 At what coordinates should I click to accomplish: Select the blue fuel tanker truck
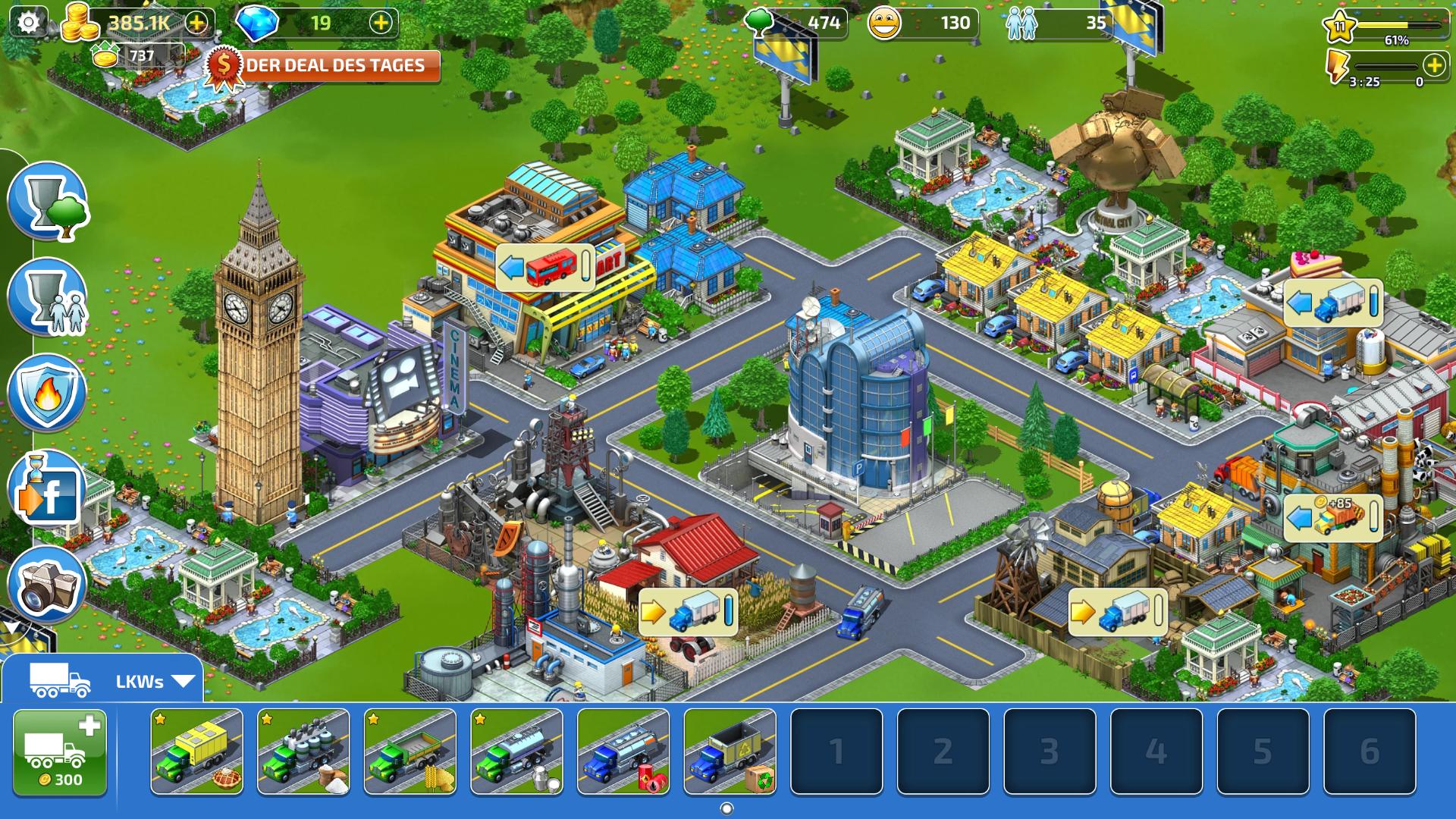point(623,752)
